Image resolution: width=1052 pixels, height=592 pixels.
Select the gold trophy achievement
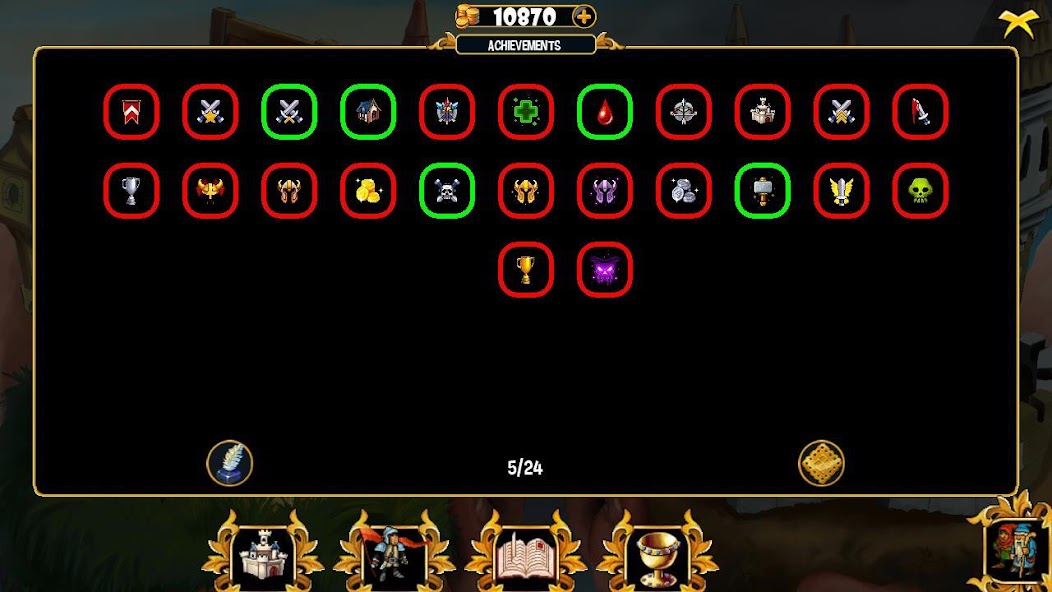pos(526,270)
